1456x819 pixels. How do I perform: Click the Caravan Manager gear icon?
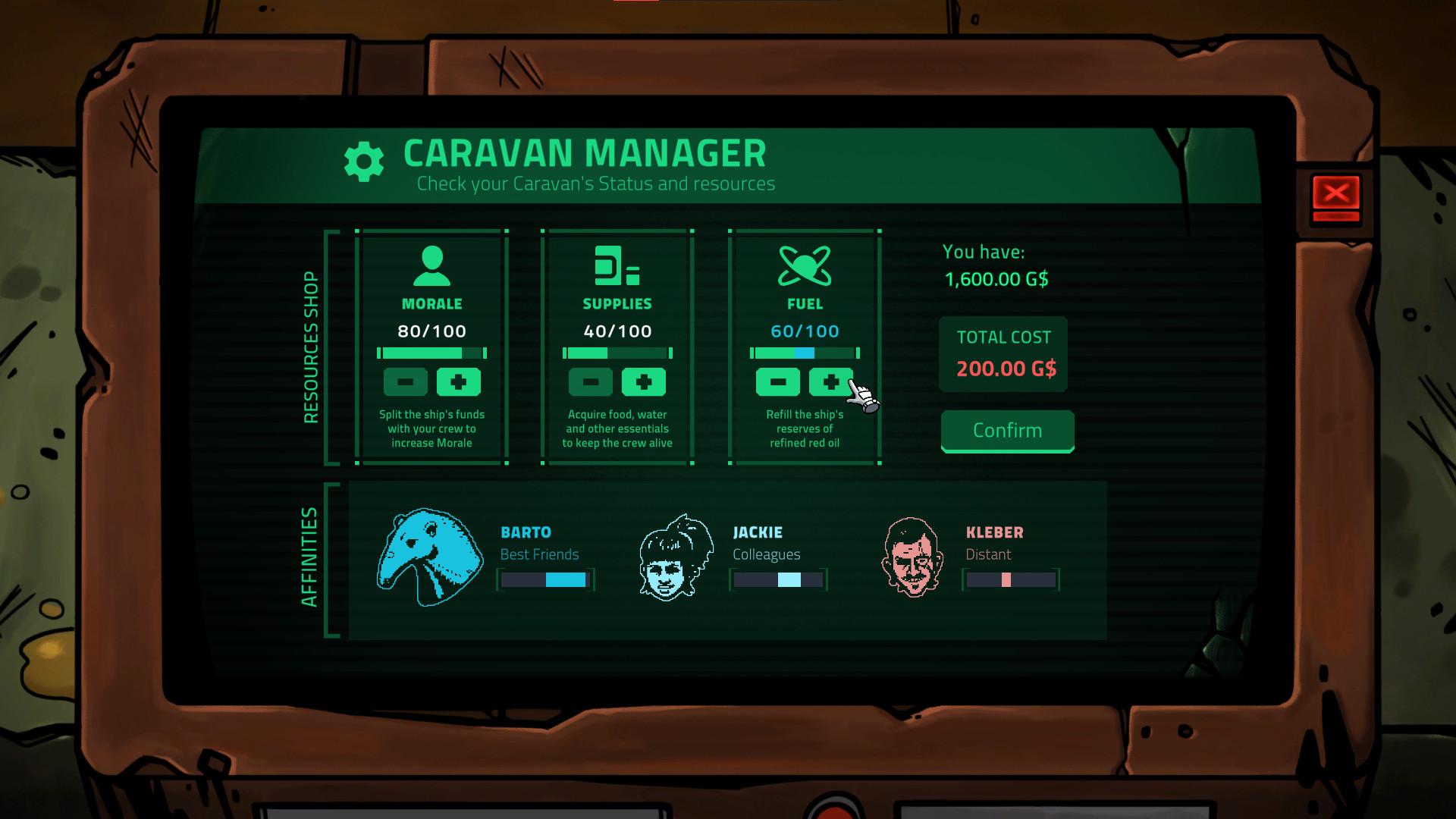click(364, 161)
